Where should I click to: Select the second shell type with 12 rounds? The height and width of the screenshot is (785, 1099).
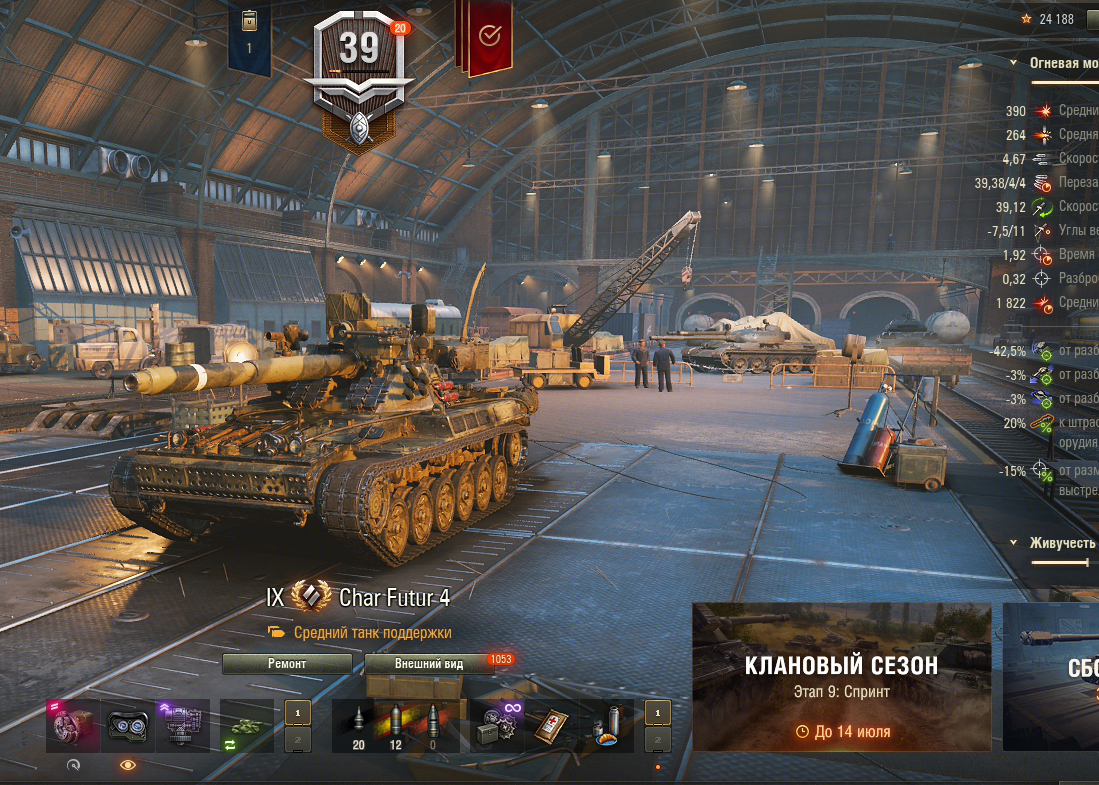click(x=395, y=725)
